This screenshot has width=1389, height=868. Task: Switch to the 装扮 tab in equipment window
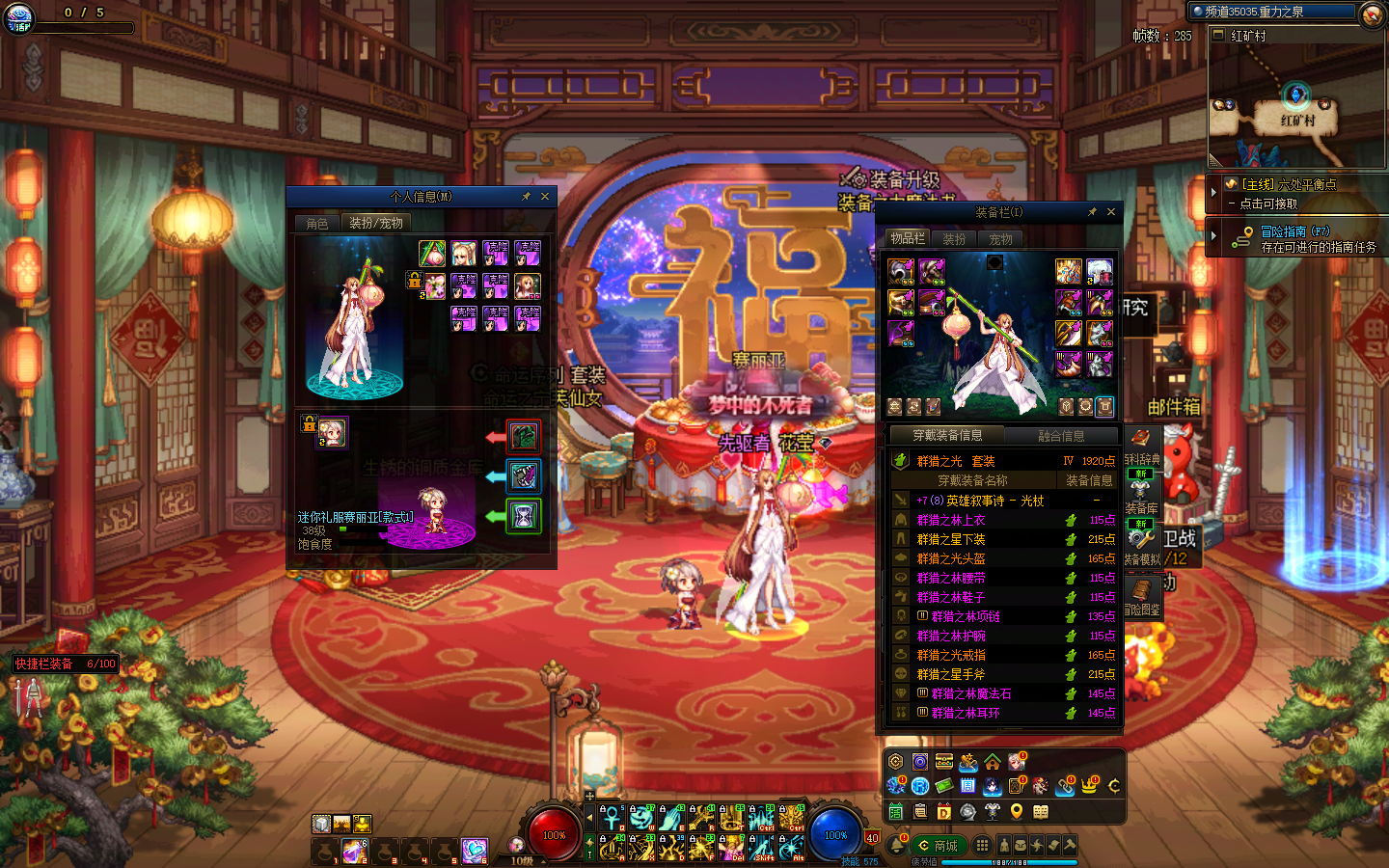pyautogui.click(x=954, y=239)
